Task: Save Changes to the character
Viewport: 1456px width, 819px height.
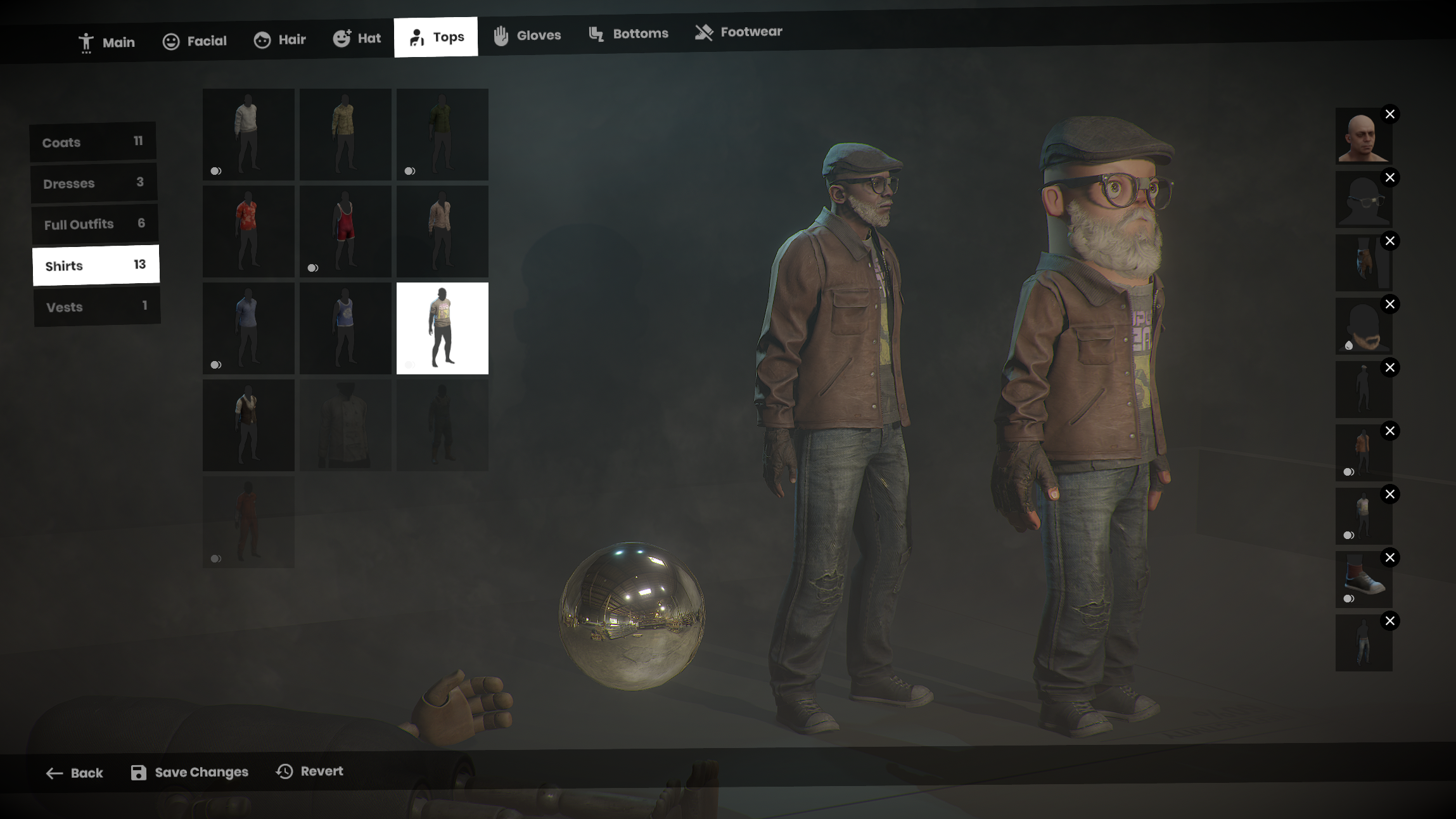Action: coord(189,772)
